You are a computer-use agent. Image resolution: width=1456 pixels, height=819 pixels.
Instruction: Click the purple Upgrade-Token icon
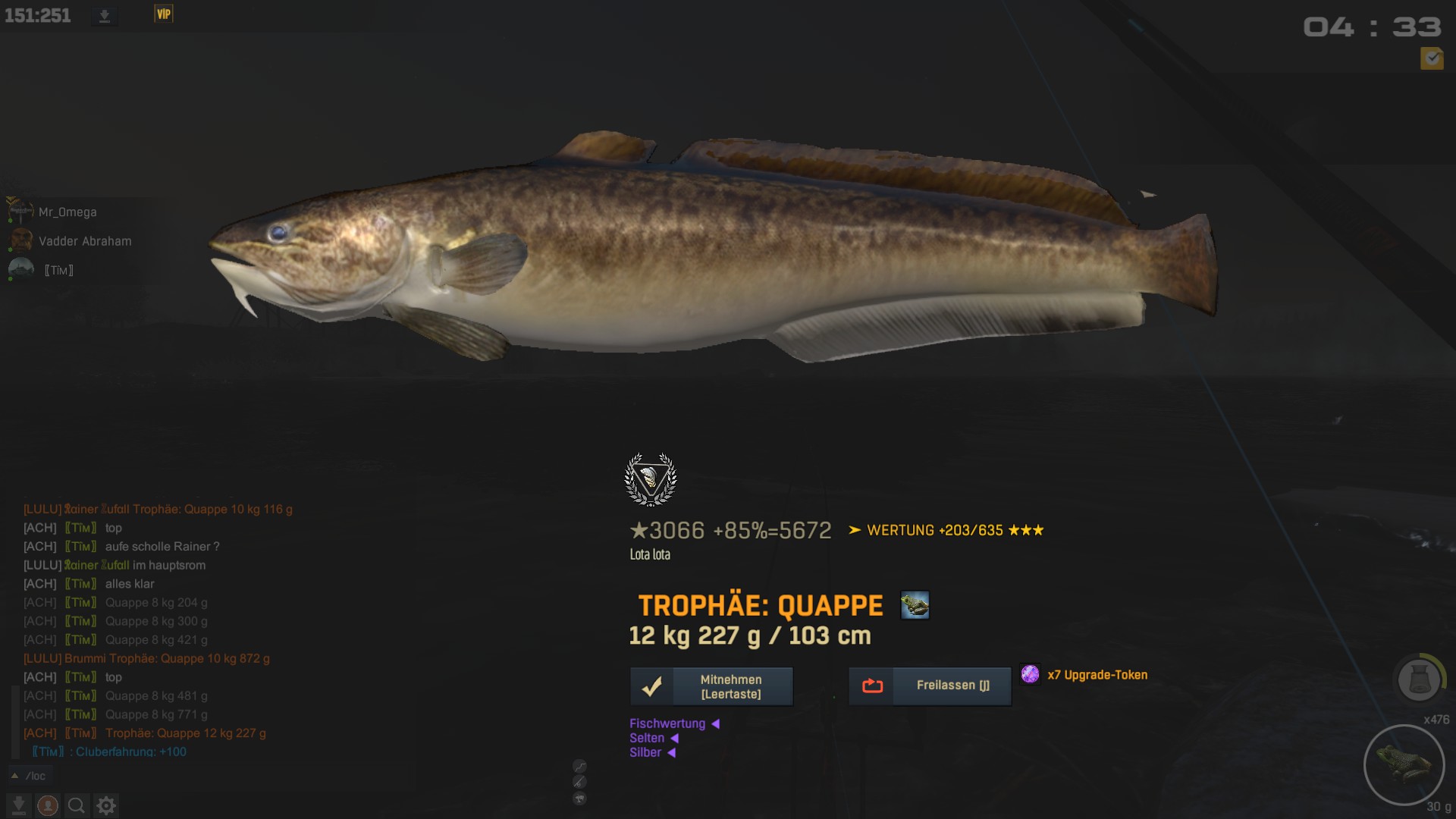pyautogui.click(x=1030, y=674)
